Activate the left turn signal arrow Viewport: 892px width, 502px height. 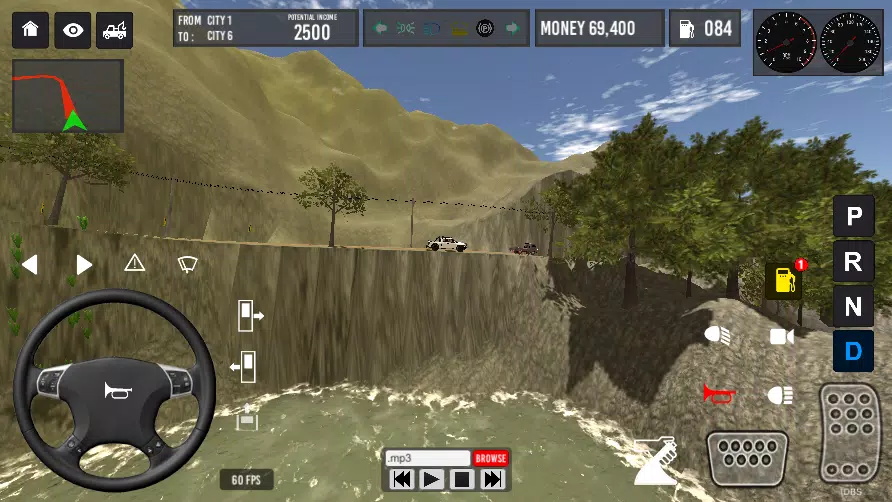click(x=30, y=265)
